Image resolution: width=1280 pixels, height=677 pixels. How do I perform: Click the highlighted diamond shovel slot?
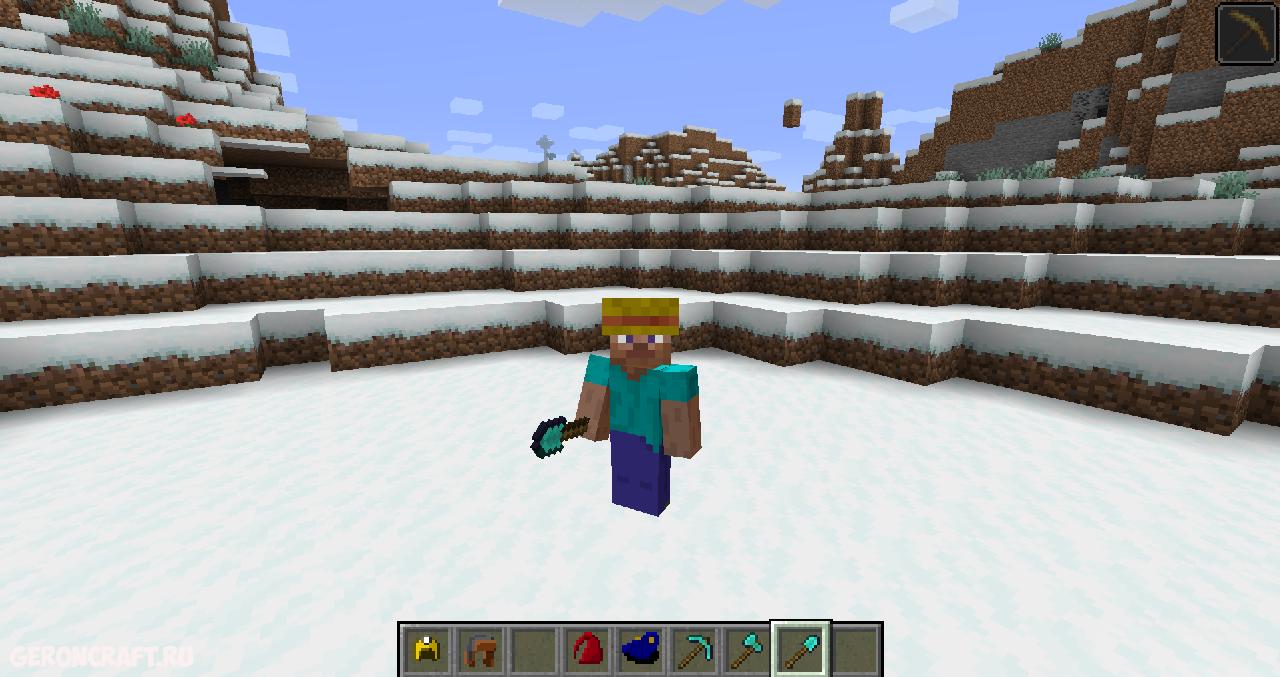[800, 651]
